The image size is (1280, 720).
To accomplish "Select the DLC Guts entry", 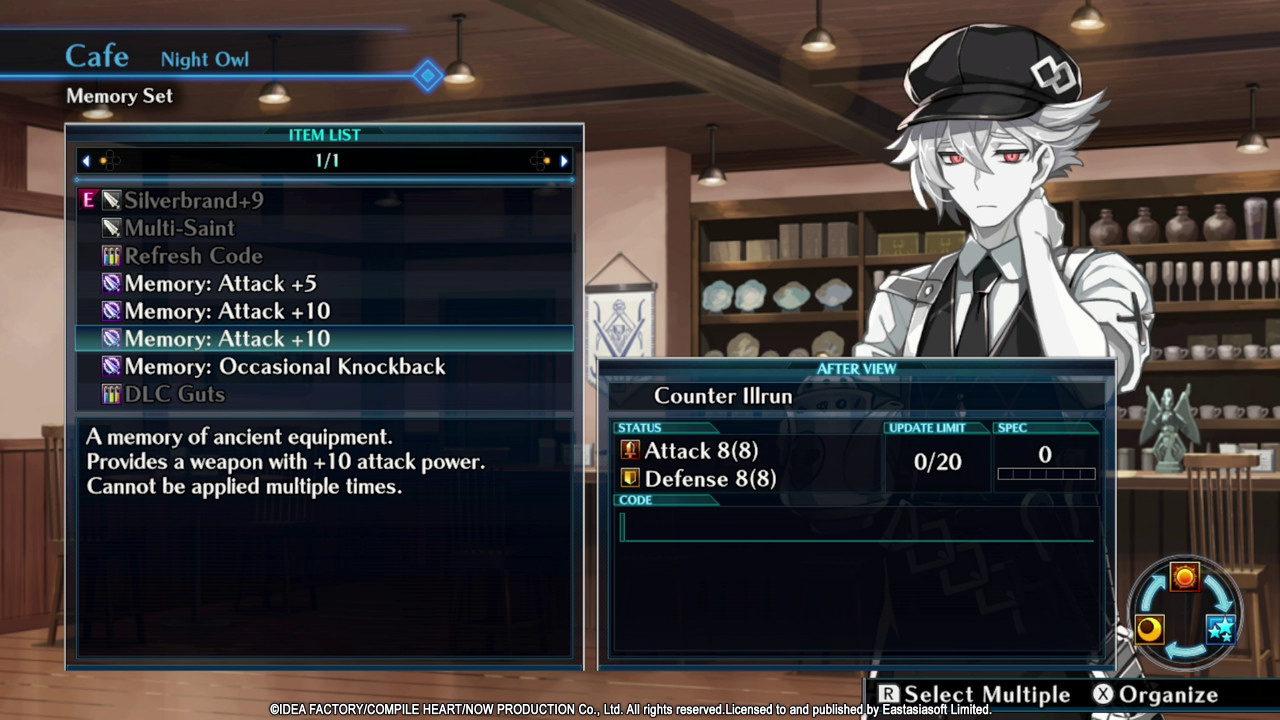I will pyautogui.click(x=174, y=395).
